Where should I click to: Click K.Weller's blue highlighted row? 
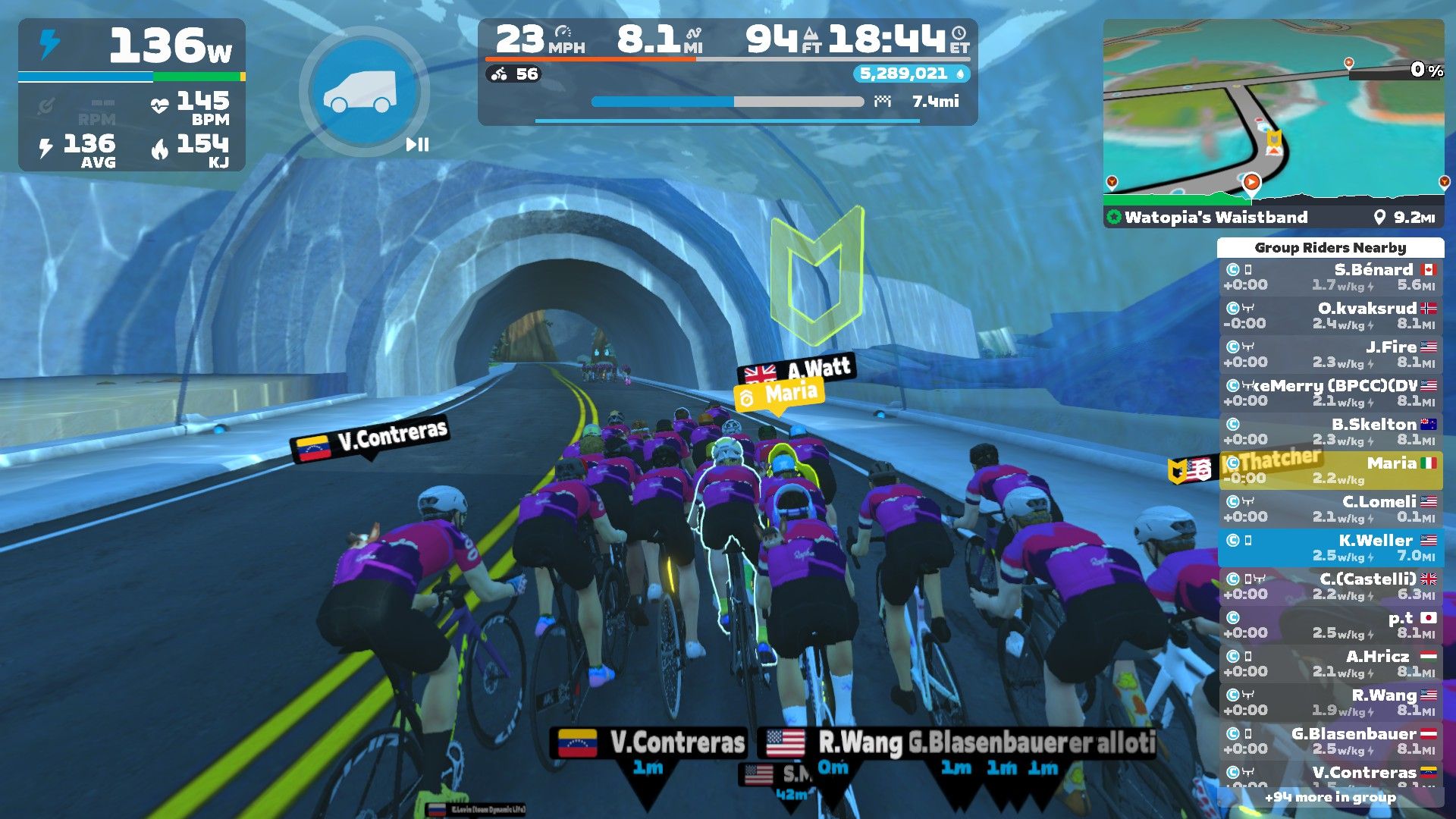1330,548
